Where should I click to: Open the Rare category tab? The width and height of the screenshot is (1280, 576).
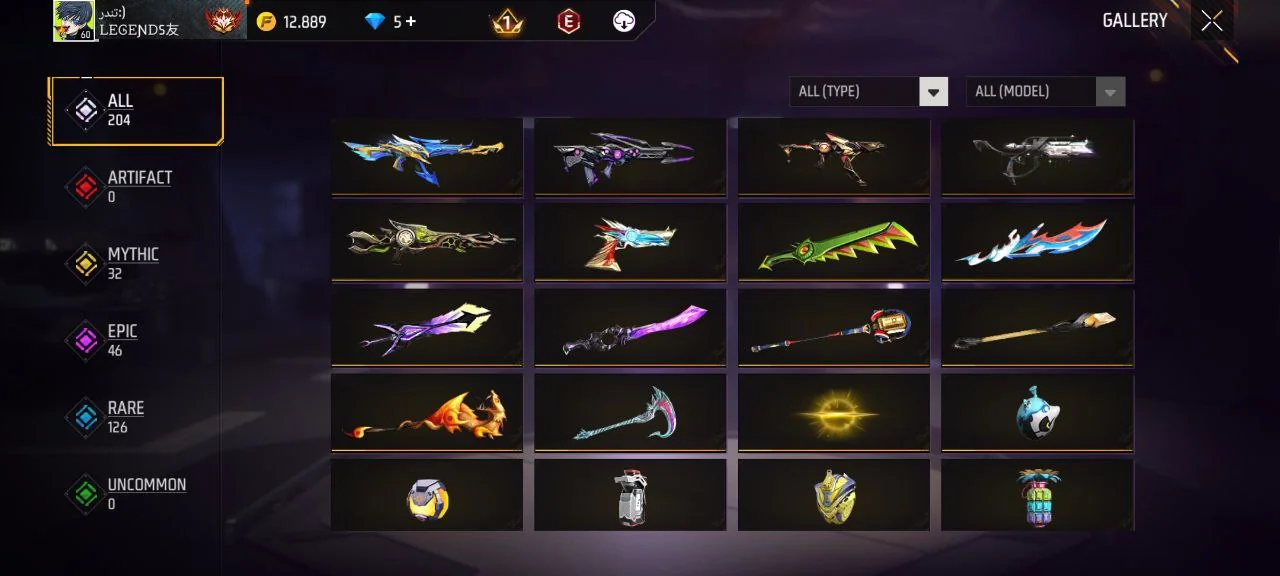[125, 417]
